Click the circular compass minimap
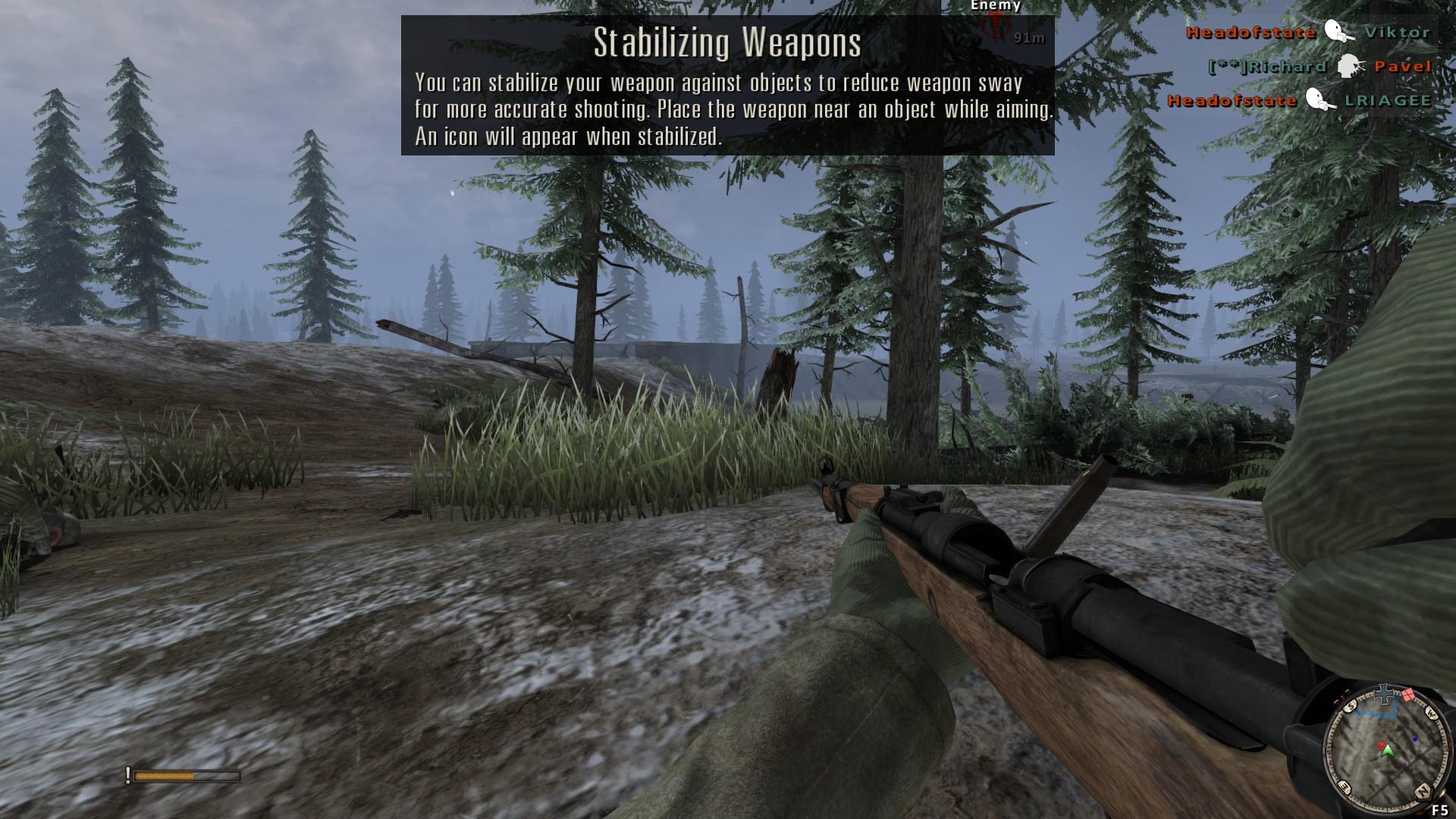Image resolution: width=1456 pixels, height=819 pixels. click(x=1385, y=745)
